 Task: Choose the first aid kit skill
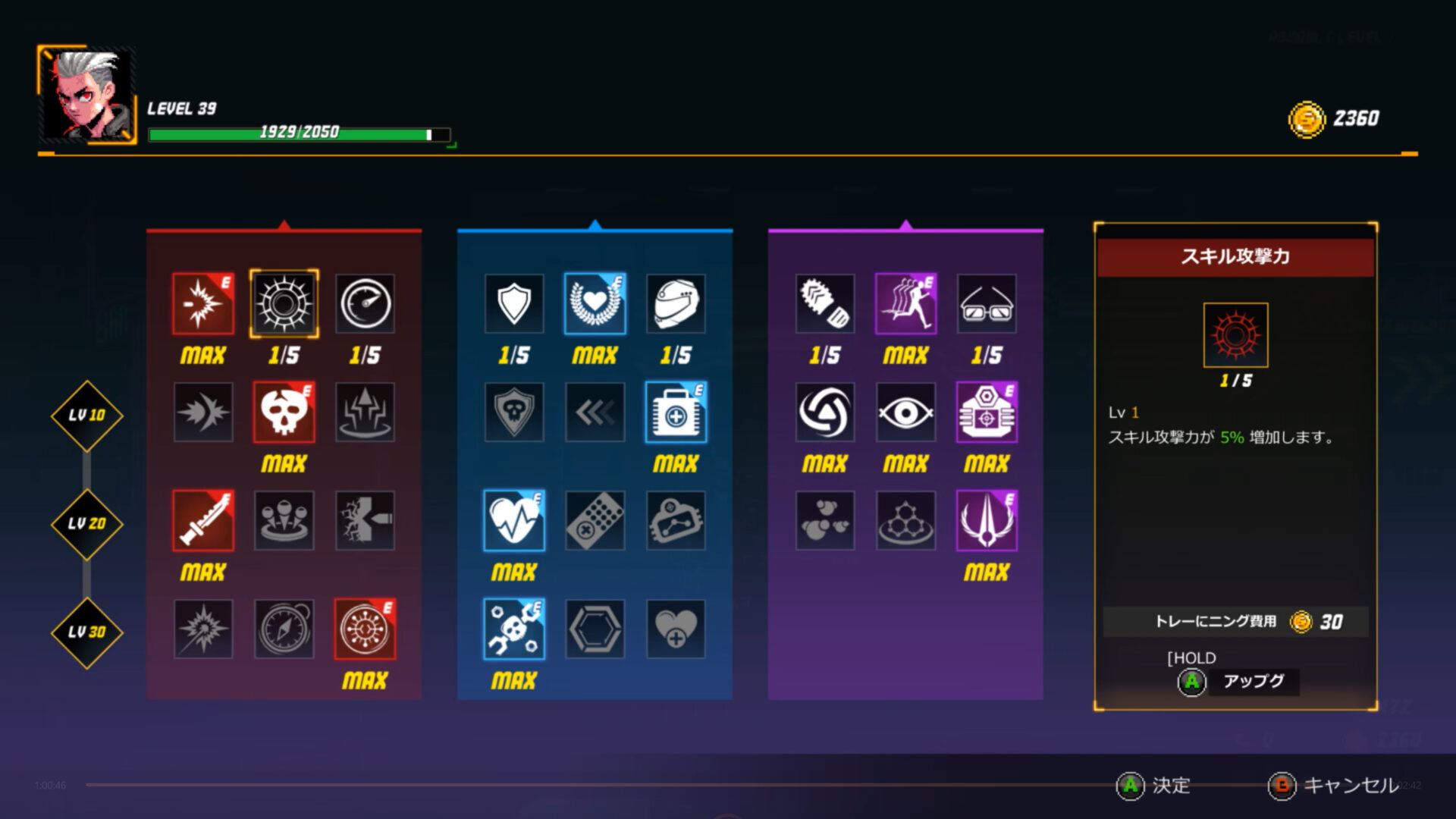coord(676,413)
